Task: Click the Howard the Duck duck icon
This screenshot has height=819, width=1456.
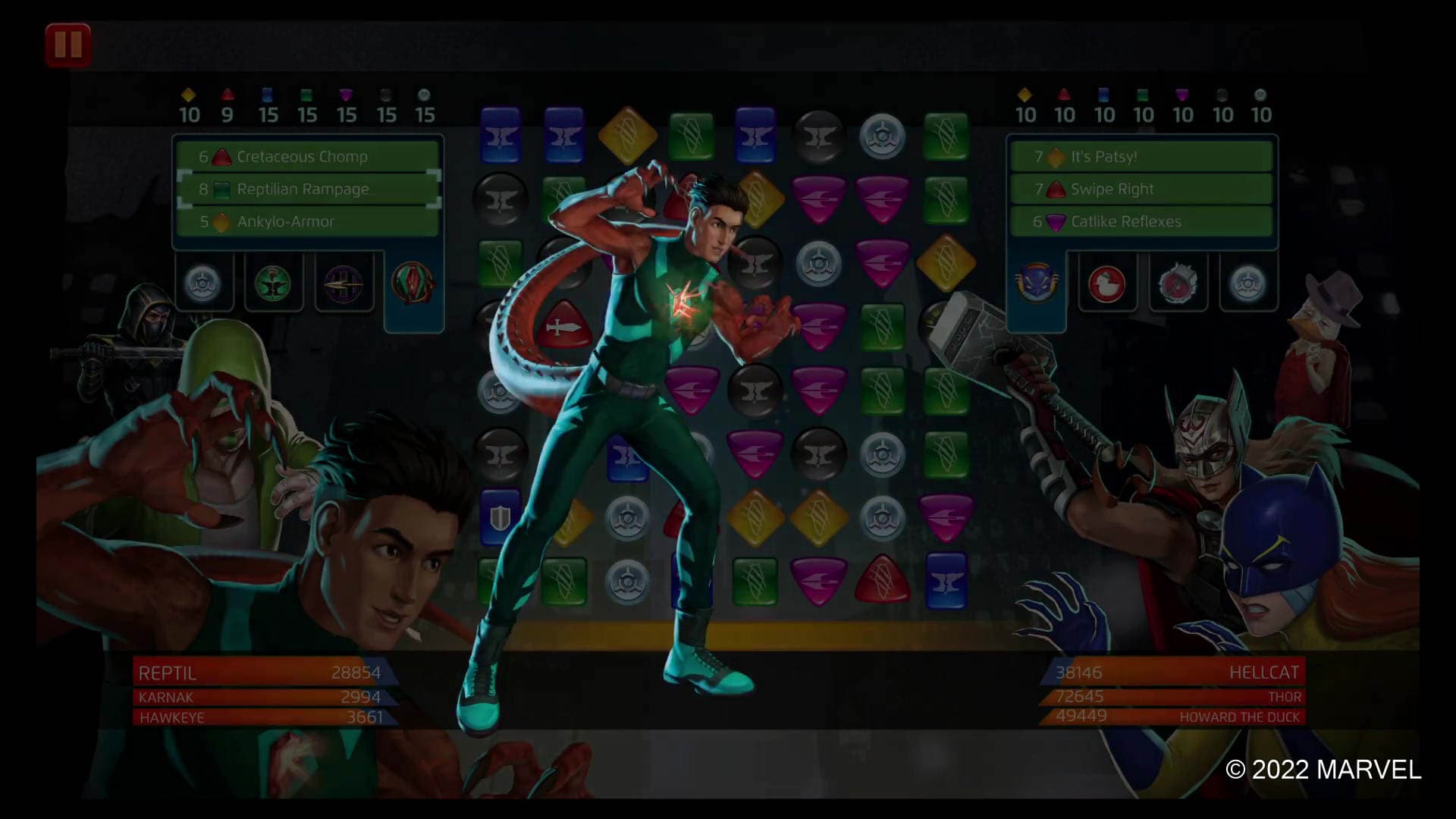Action: tap(1107, 284)
